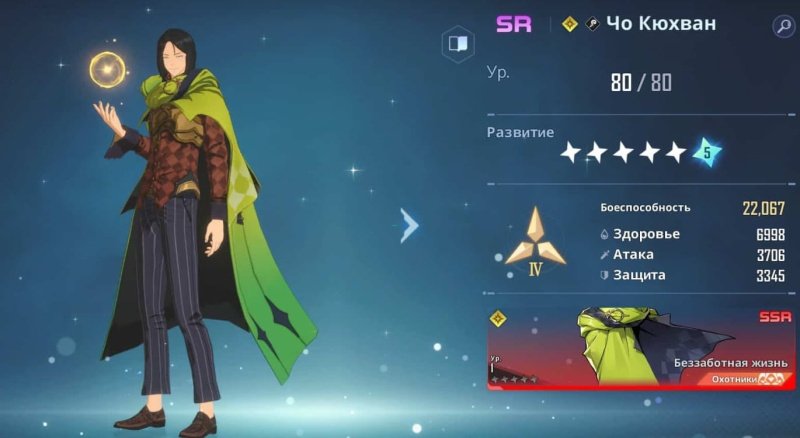Open the Беззаботная жизнь SSR weapon card
The width and height of the screenshot is (800, 438).
coord(640,348)
